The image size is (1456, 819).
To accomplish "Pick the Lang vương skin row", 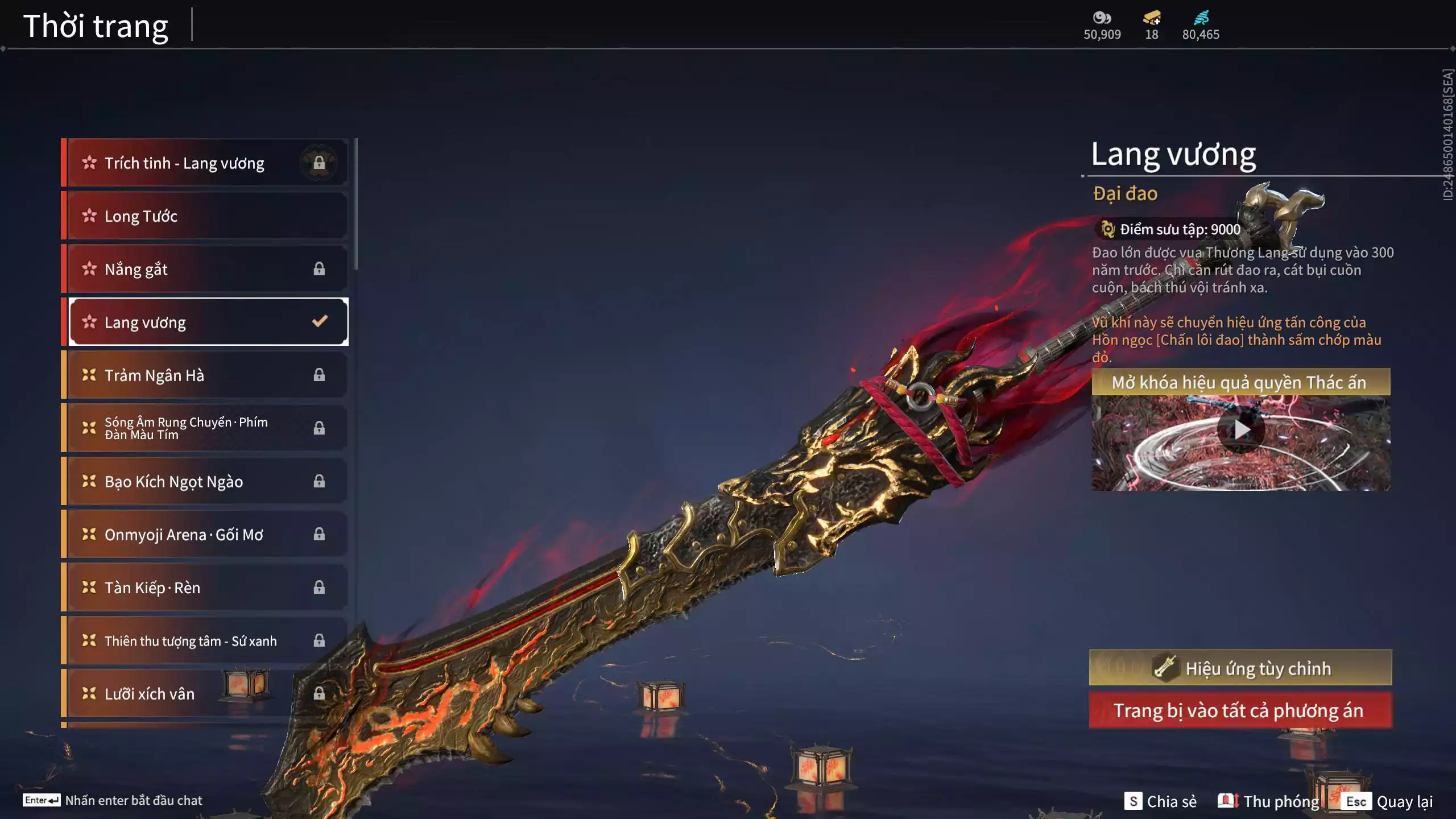I will click(x=205, y=322).
